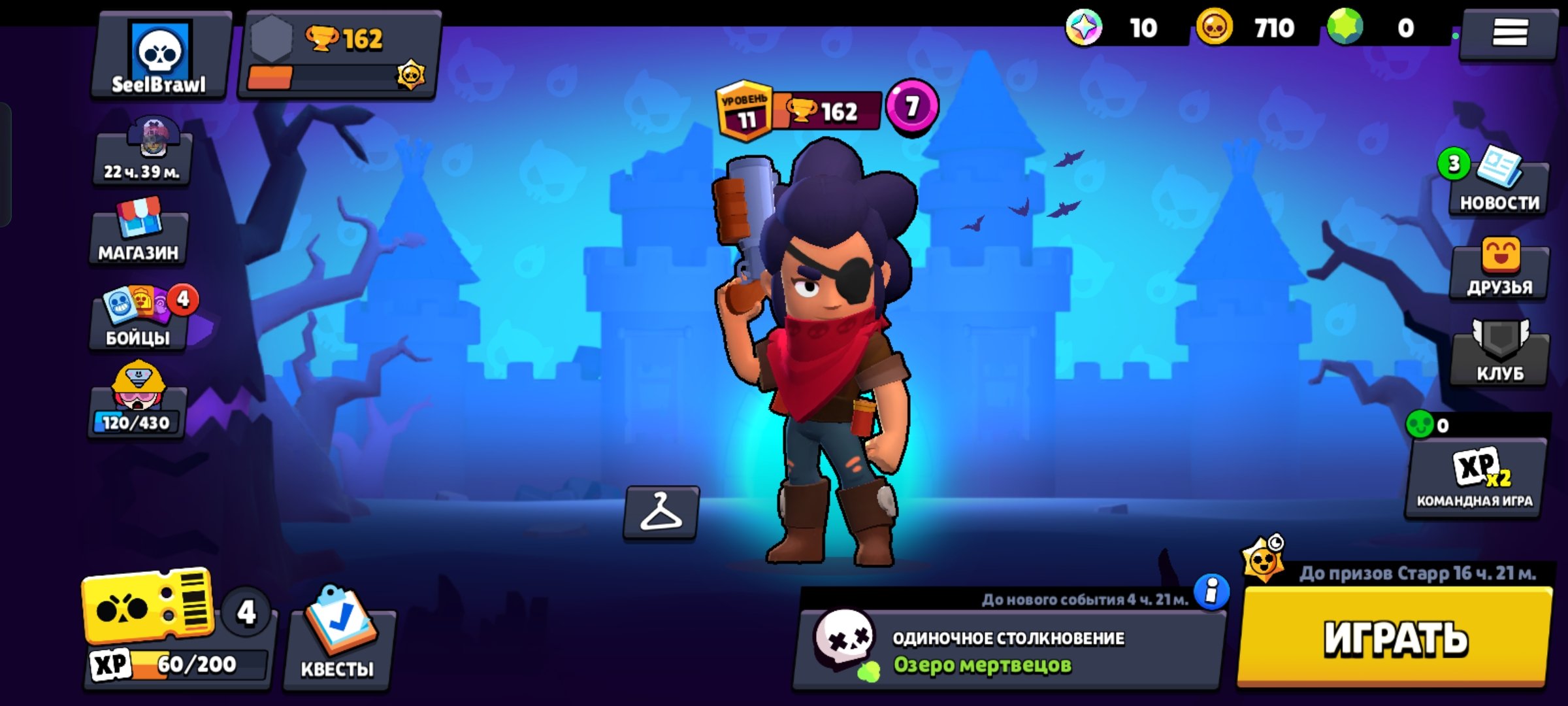The image size is (1568, 706).
Task: Open the hamburger menu
Action: click(1509, 33)
